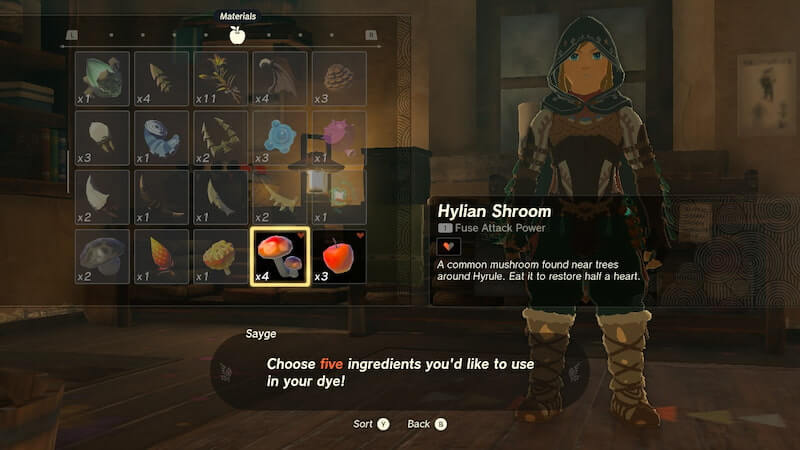Select the dark bat wing material
This screenshot has height=450, width=800.
(x=280, y=78)
